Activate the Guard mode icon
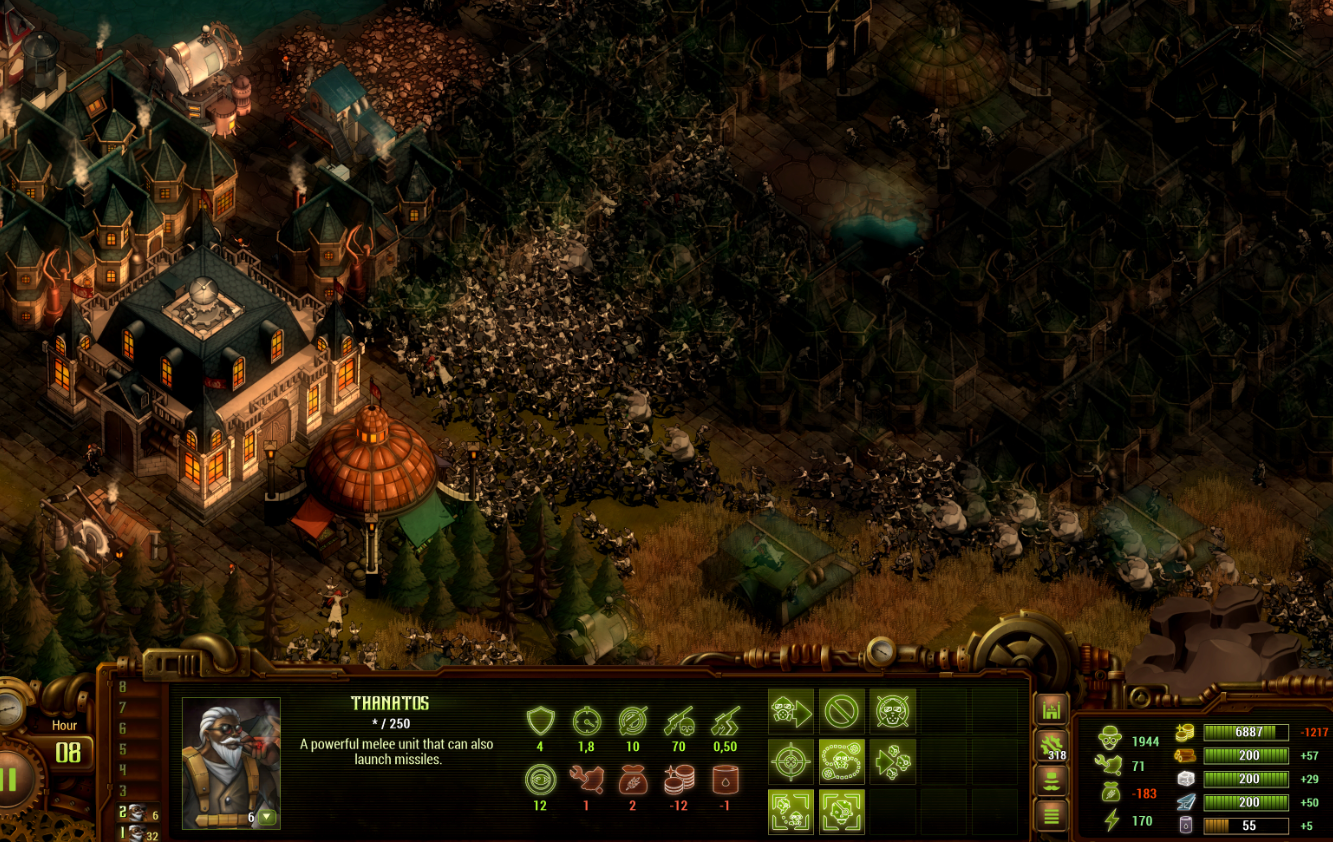Image resolution: width=1333 pixels, height=842 pixels. tap(893, 711)
